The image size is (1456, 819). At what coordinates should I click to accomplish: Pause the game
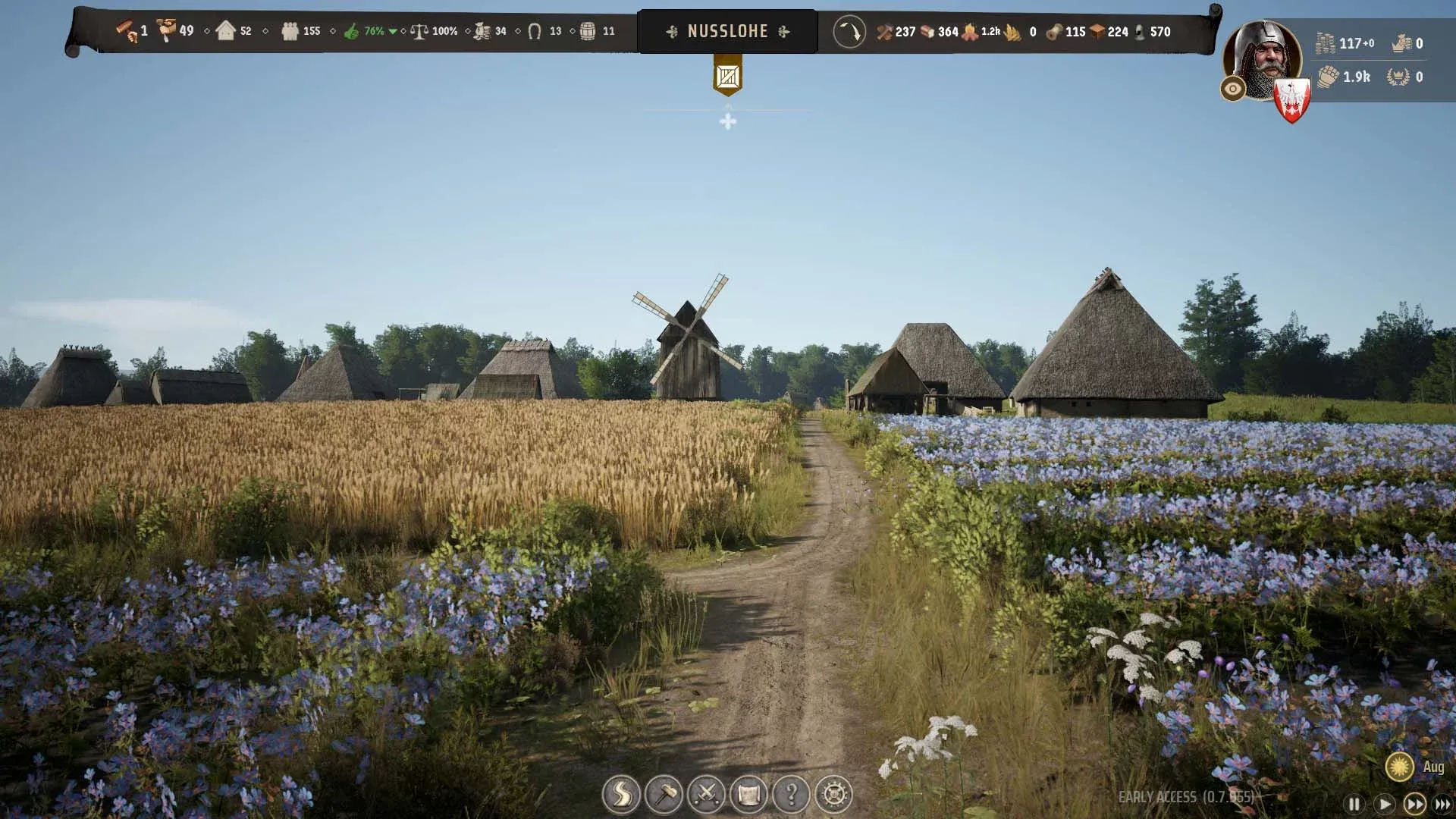pyautogui.click(x=1354, y=804)
